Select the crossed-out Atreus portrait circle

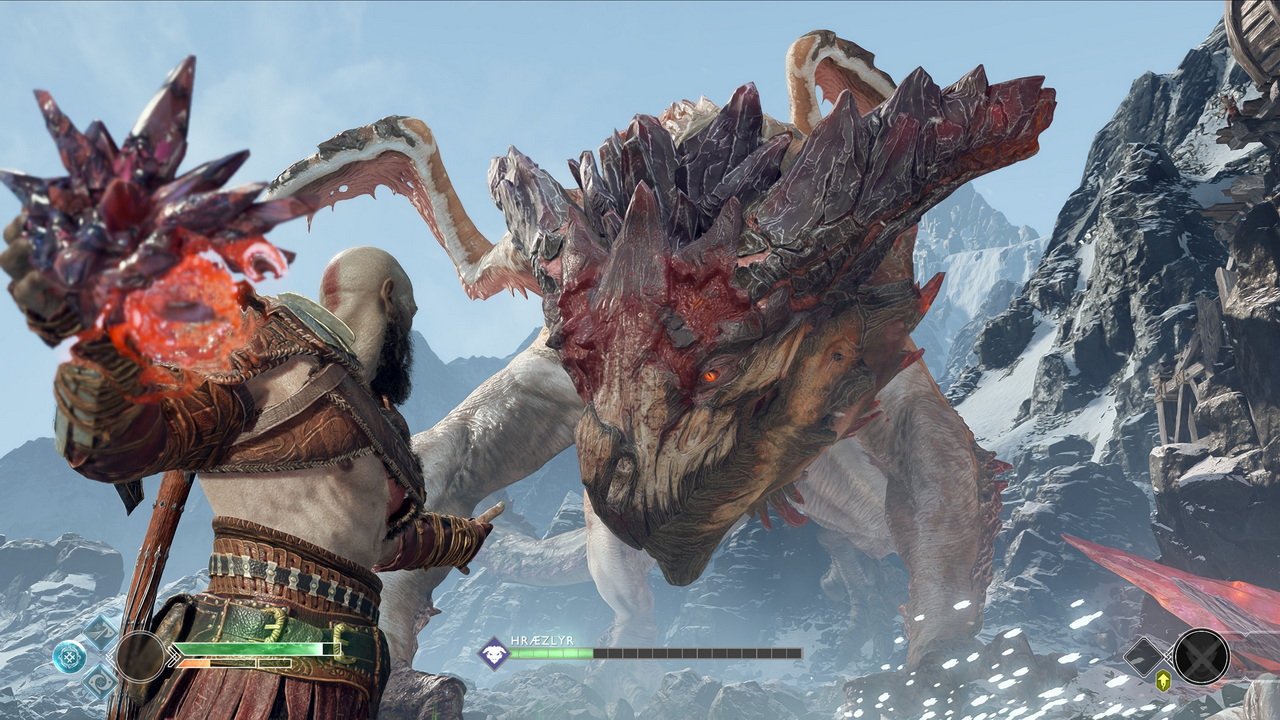tap(1201, 656)
